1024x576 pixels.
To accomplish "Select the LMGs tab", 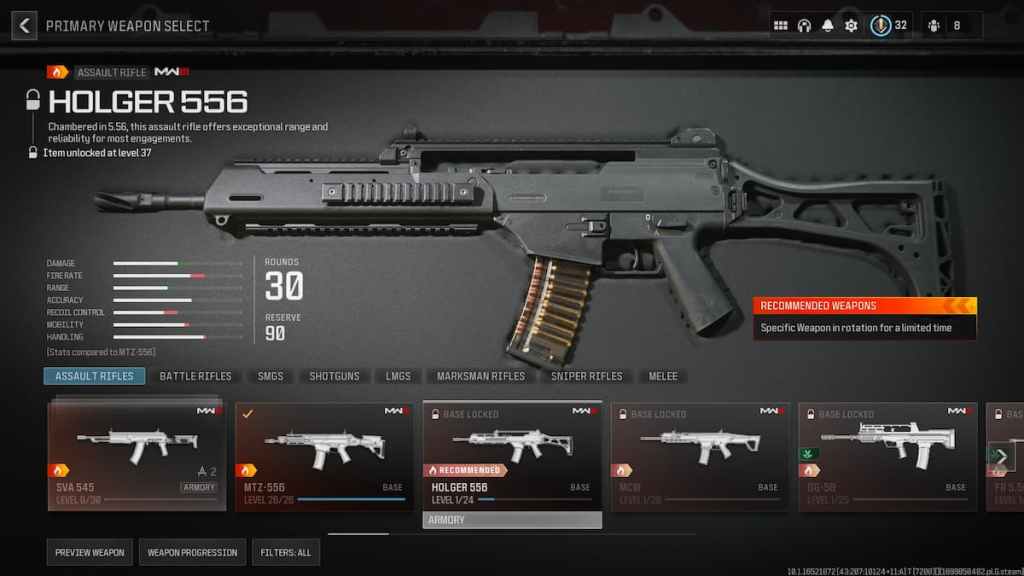I will (398, 376).
